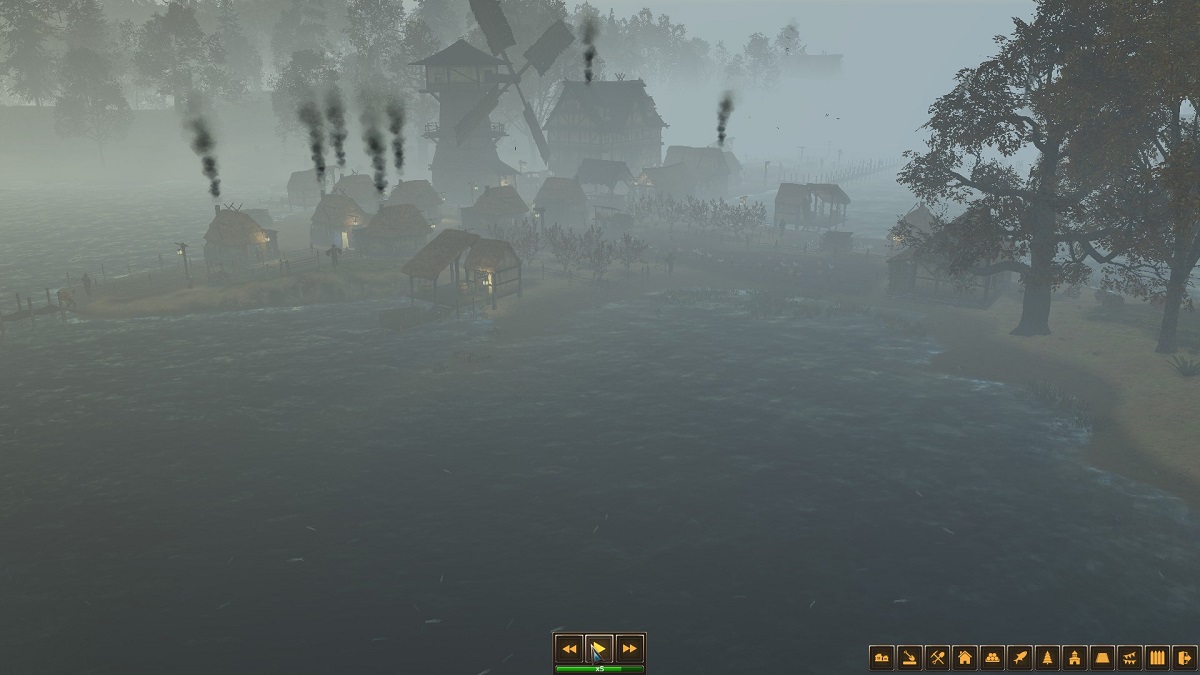Select the shovel digging tool icon
The height and width of the screenshot is (675, 1200).
pyautogui.click(x=909, y=657)
